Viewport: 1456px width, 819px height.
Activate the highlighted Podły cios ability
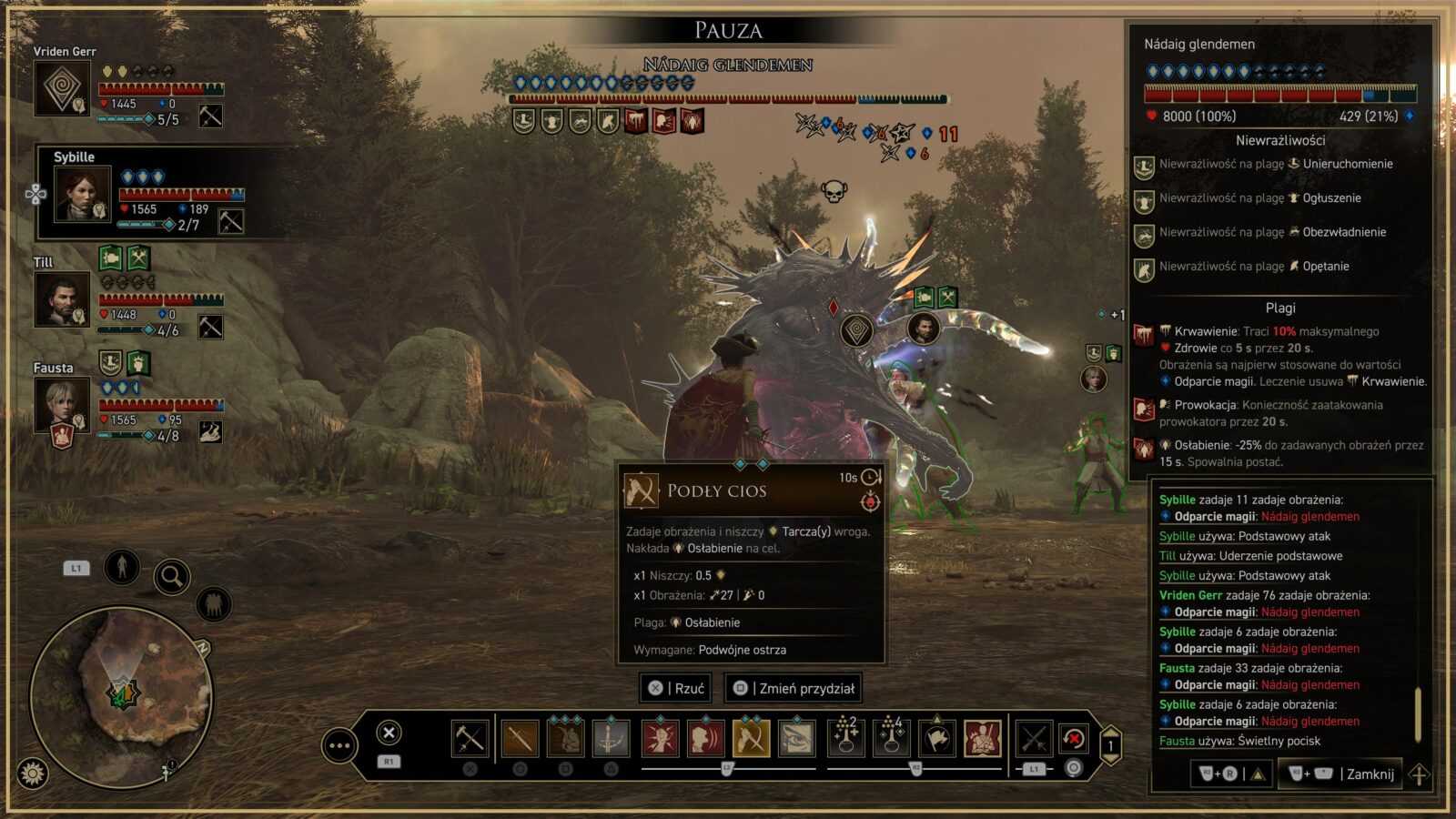coord(751,739)
